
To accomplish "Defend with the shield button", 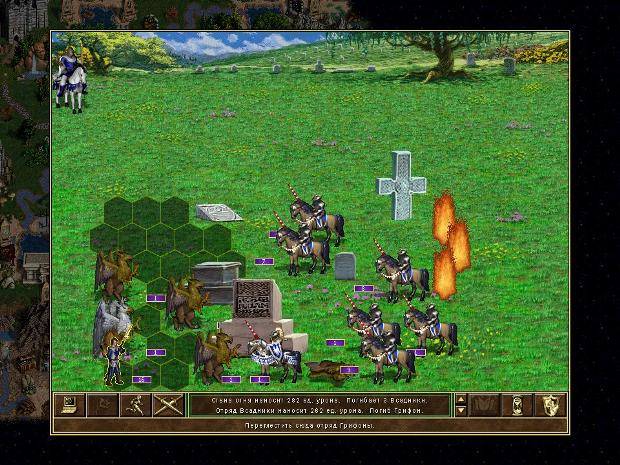I will click(551, 405).
